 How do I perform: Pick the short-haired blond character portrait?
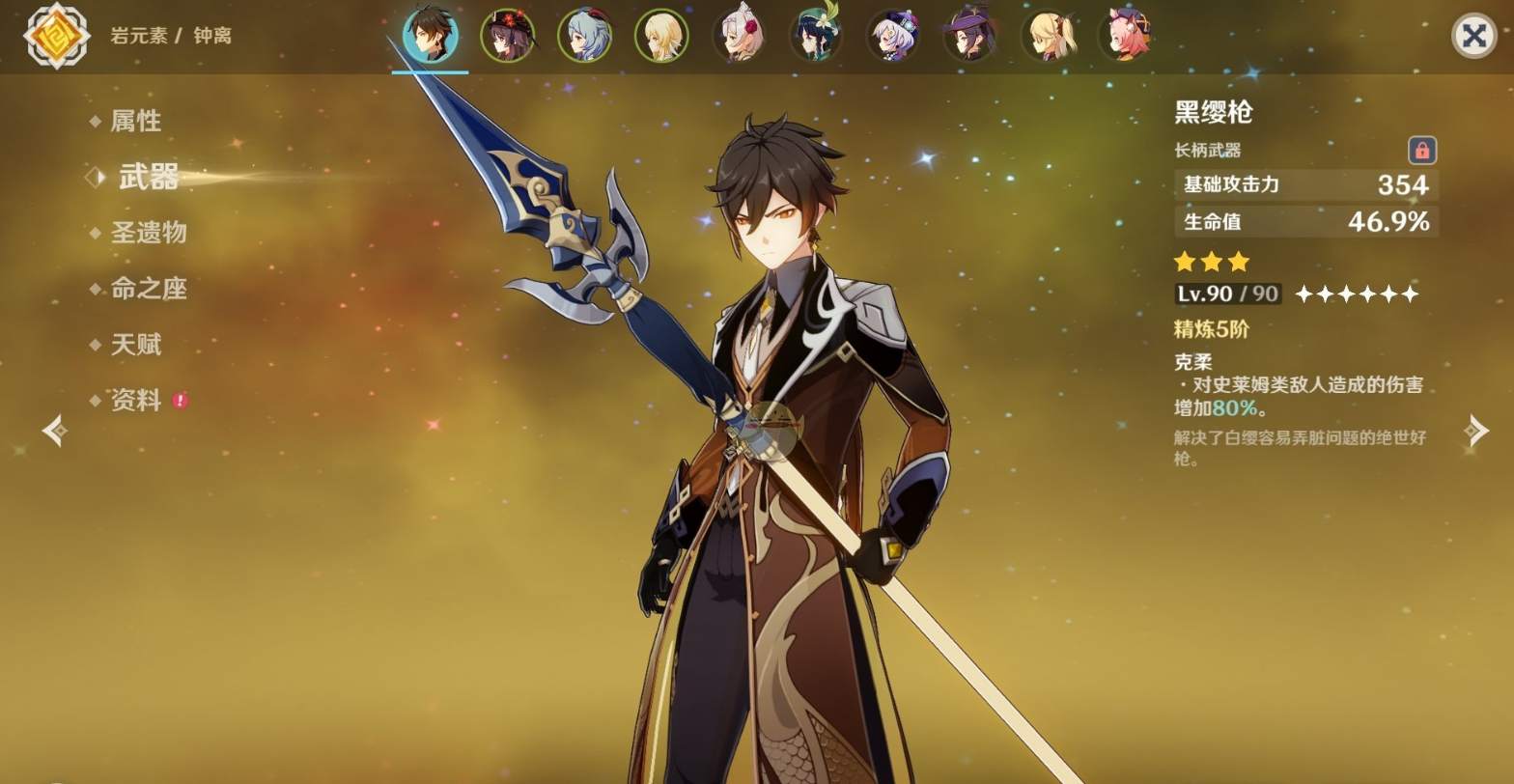661,36
